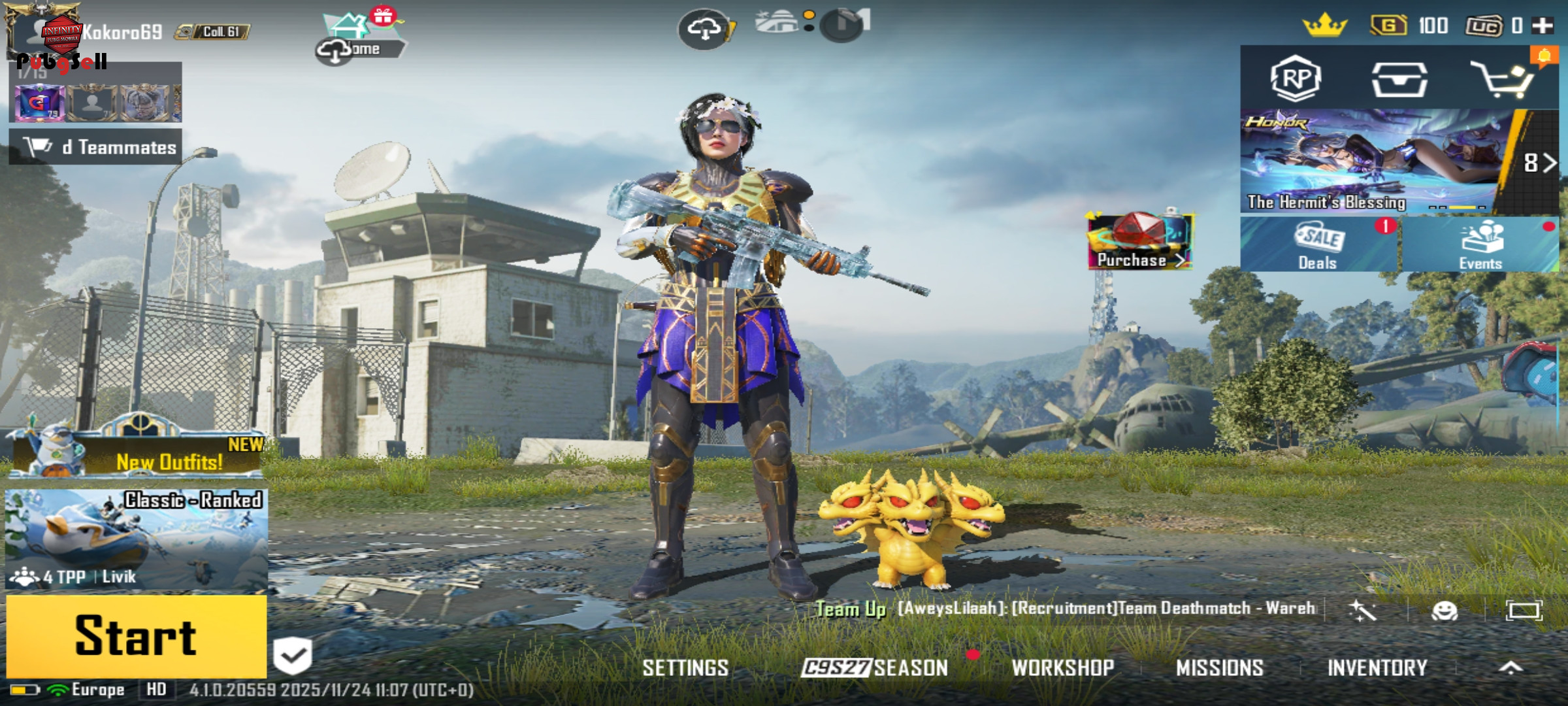Add UC with the plus button
Screen dimensions: 1568x706
pyautogui.click(x=1543, y=26)
